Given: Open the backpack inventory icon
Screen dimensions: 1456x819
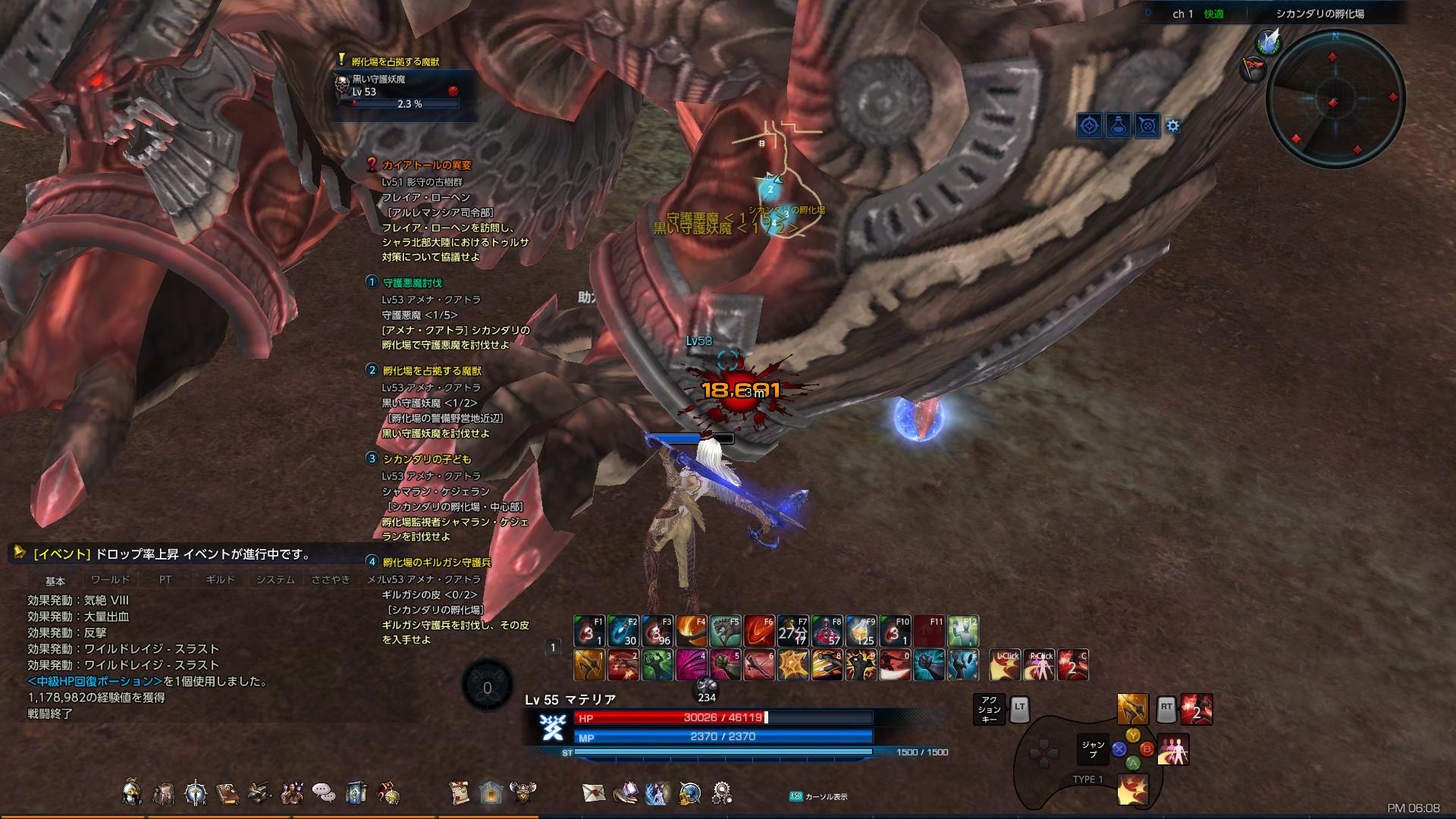Looking at the screenshot, I should tap(163, 793).
